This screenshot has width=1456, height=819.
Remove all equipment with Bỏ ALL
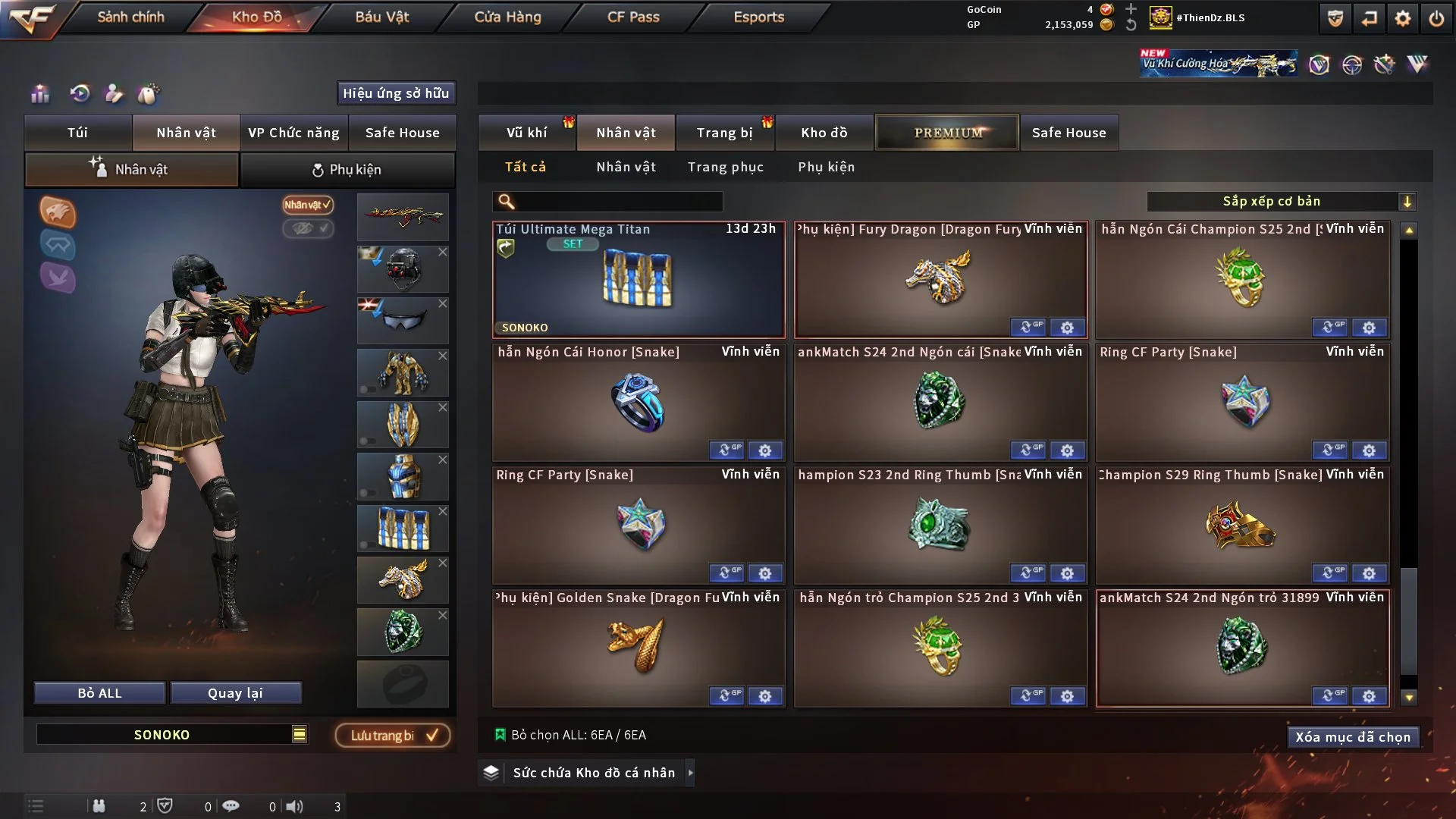(x=99, y=693)
